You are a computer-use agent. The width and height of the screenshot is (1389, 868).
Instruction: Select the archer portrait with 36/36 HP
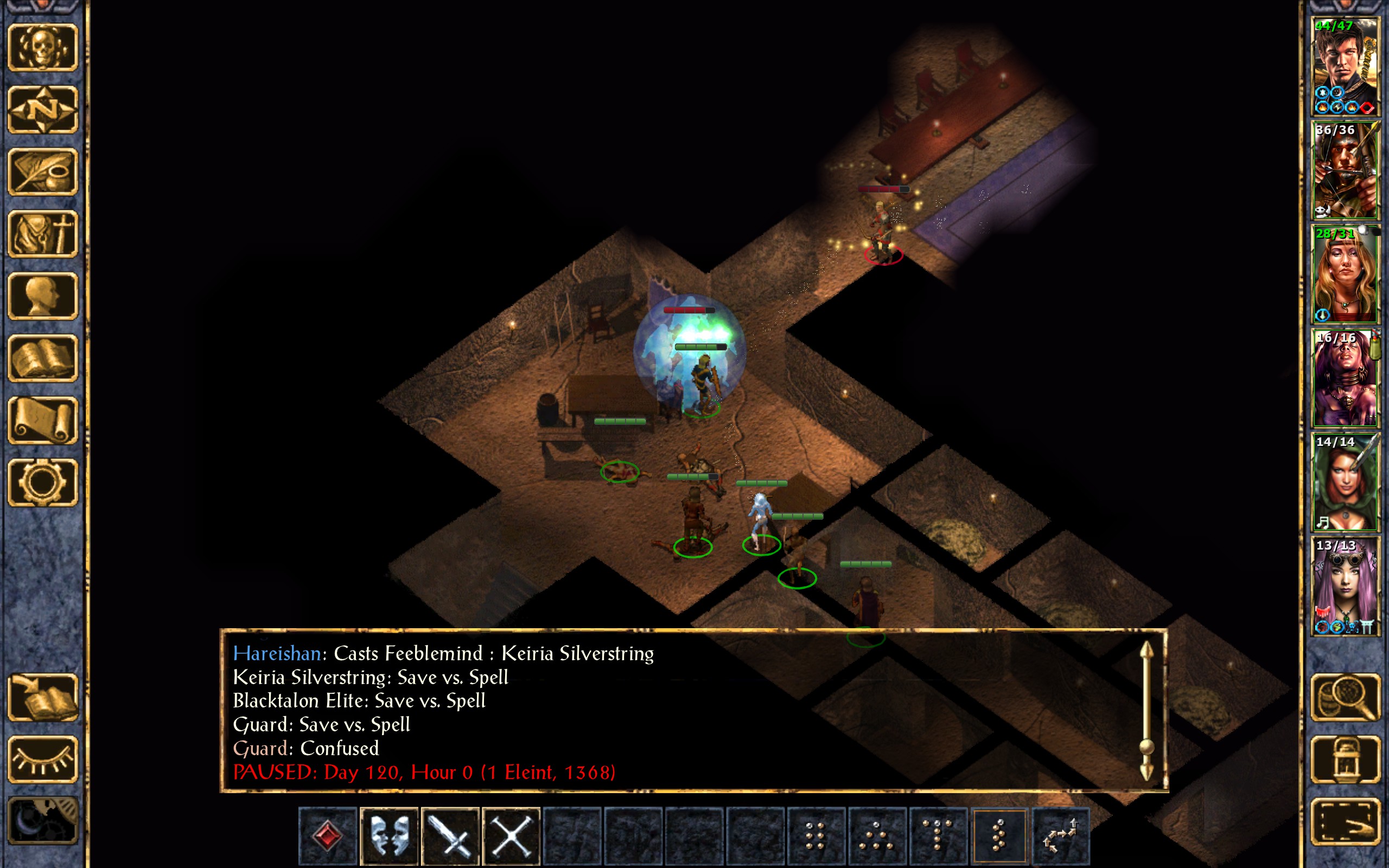click(1345, 170)
